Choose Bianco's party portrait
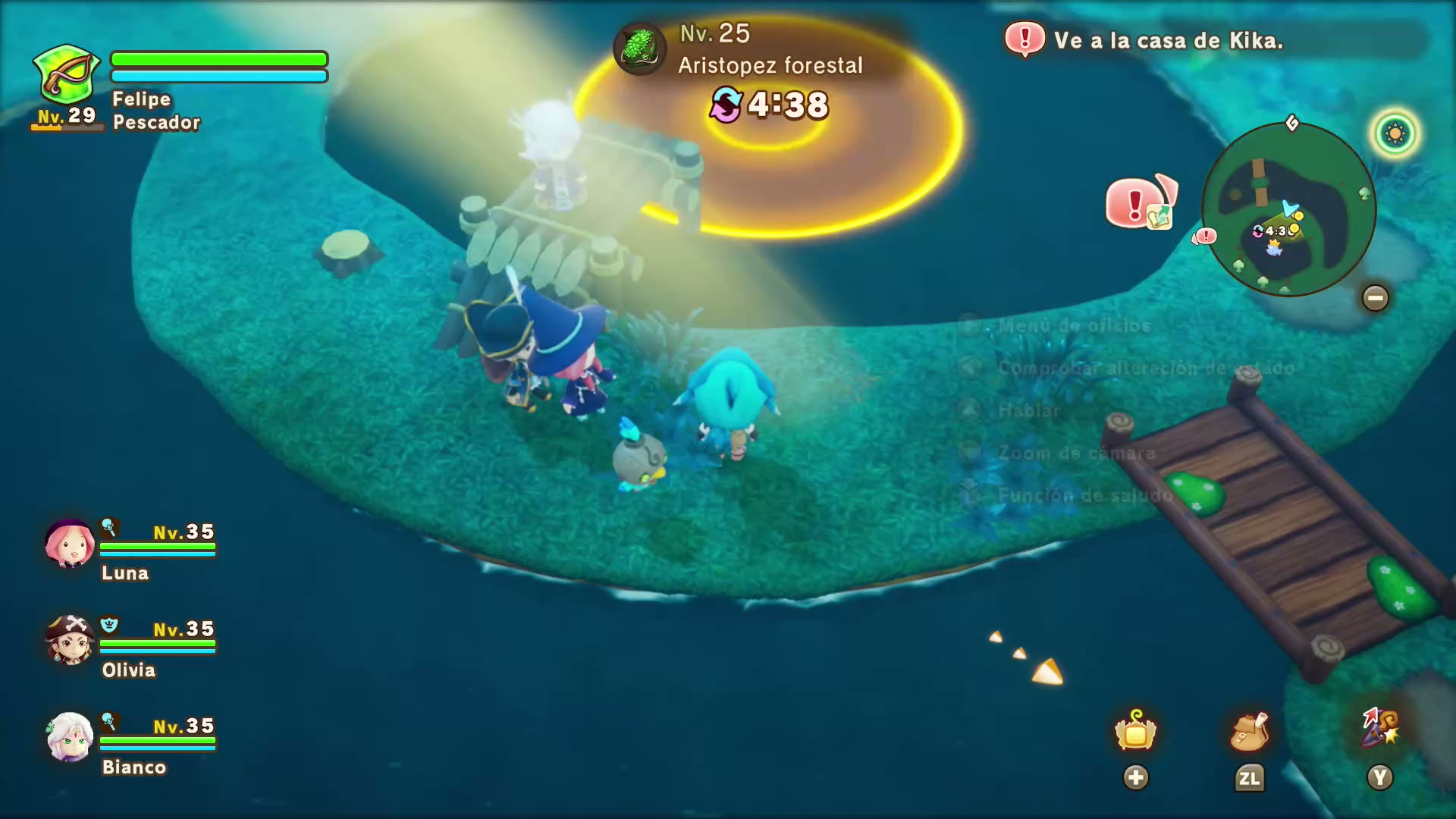1456x819 pixels. click(70, 737)
